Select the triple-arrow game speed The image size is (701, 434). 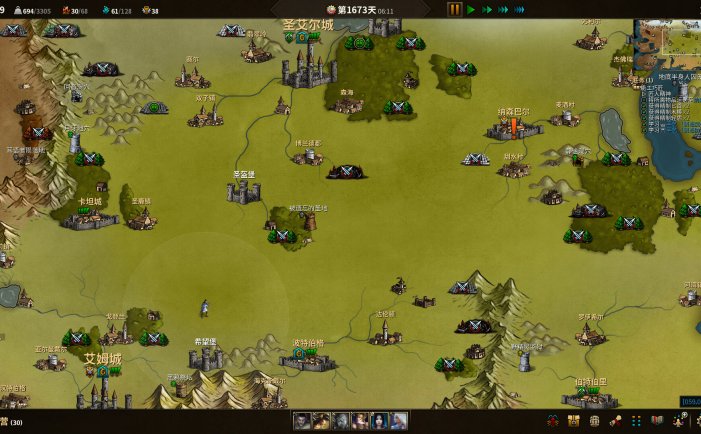click(503, 9)
